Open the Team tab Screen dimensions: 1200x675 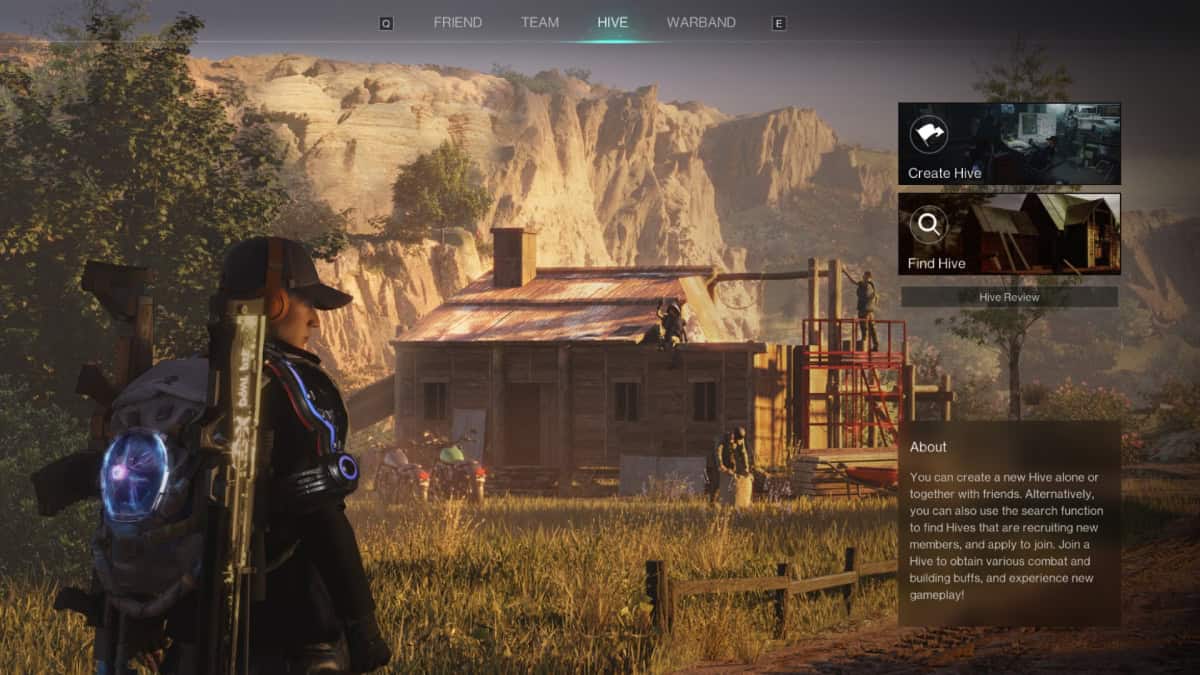coord(540,22)
